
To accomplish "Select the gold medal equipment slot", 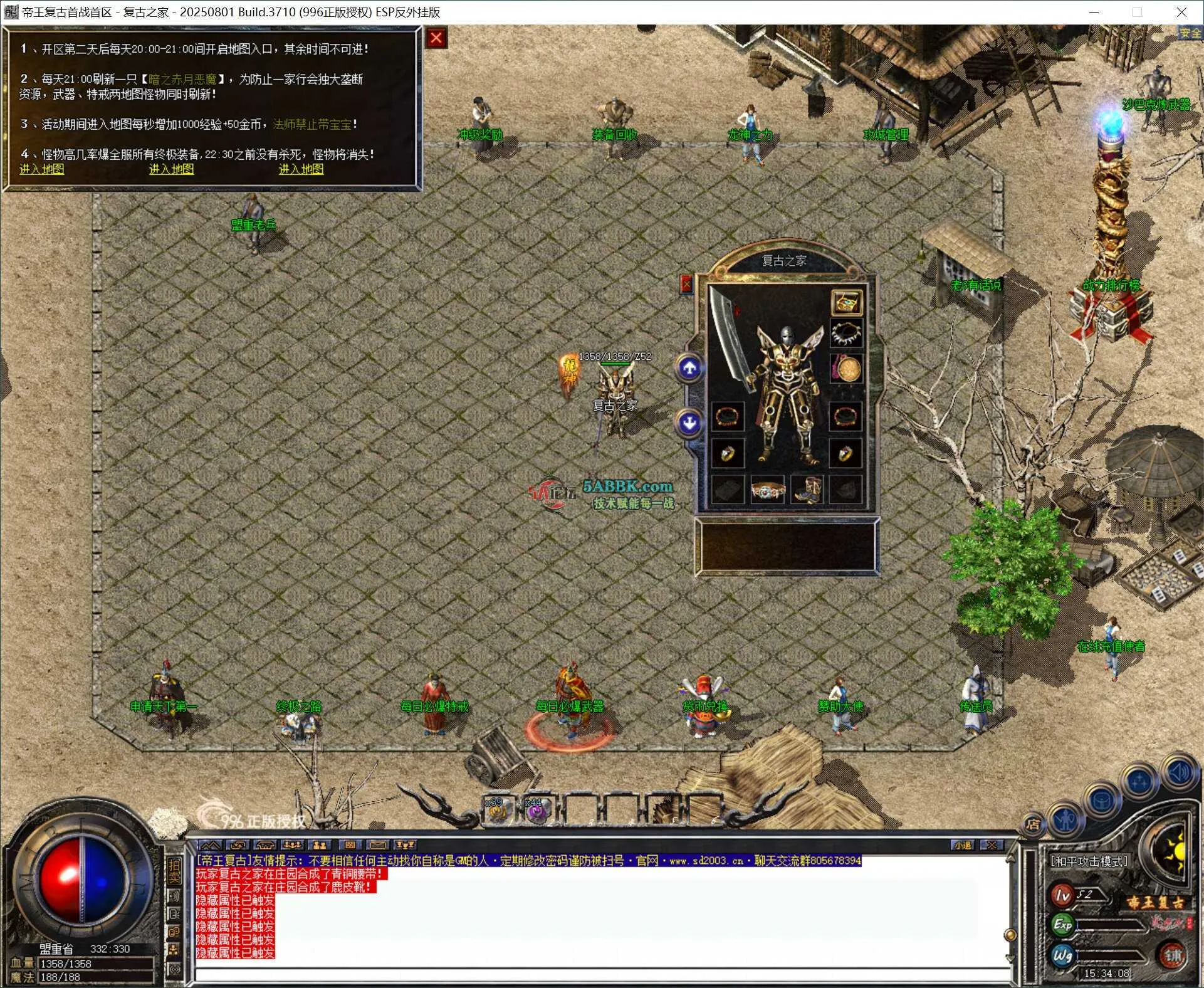I will point(846,369).
